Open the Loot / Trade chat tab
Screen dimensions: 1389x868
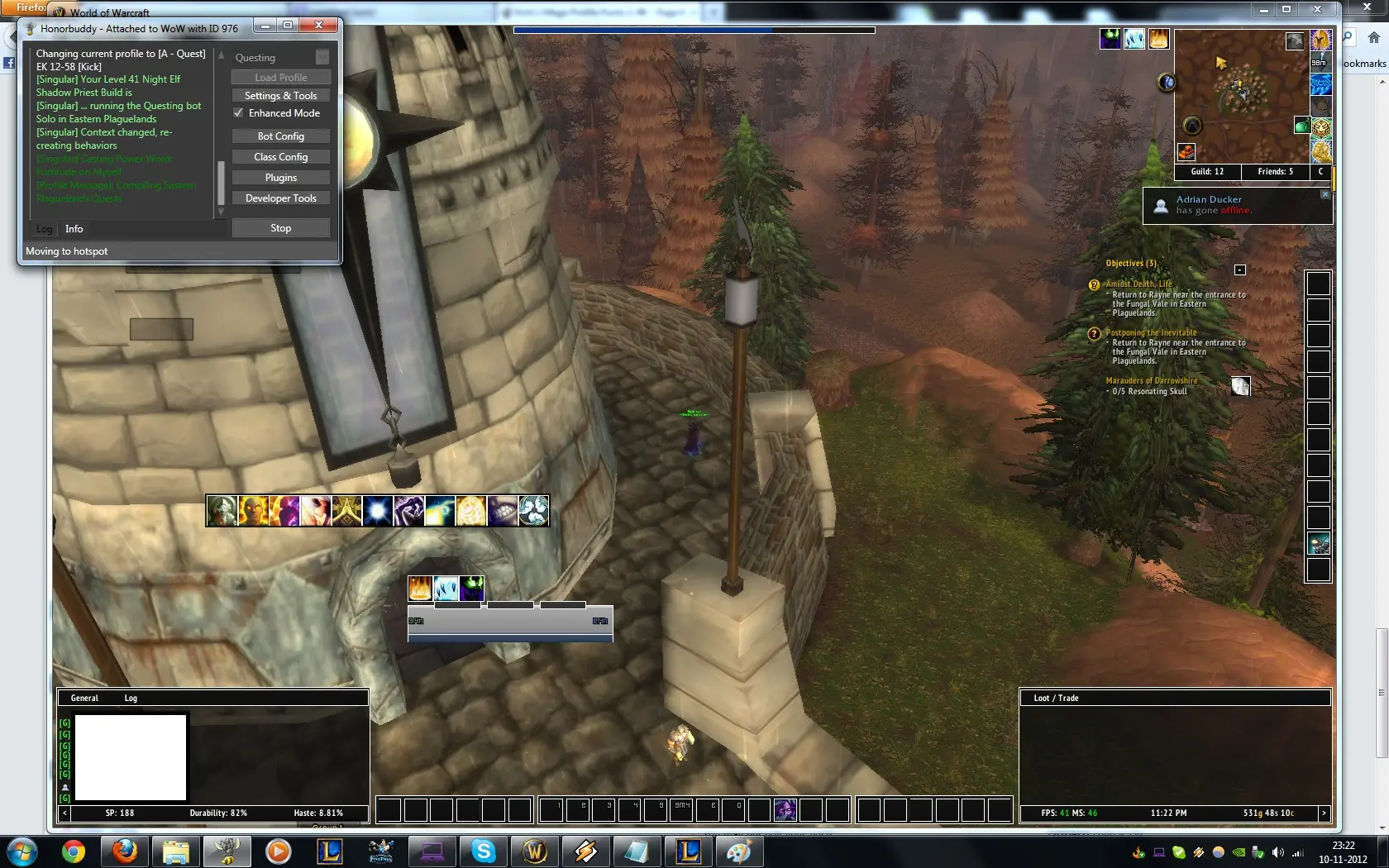coord(1056,699)
